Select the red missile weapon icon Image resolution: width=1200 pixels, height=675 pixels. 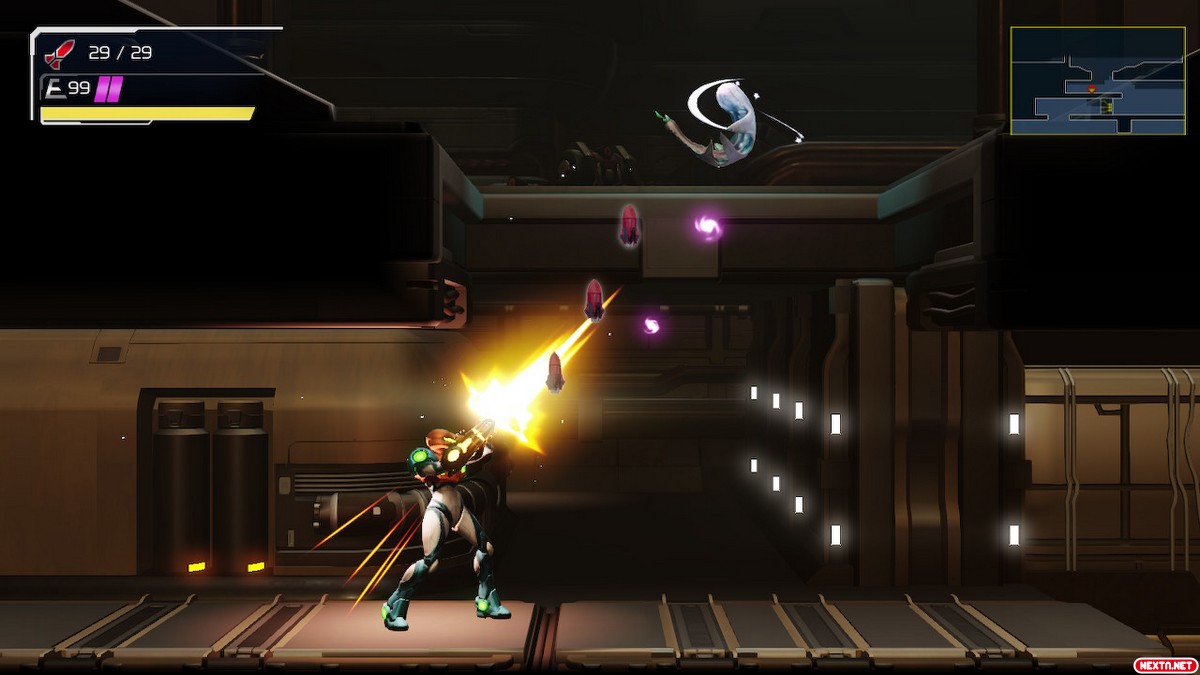(x=61, y=53)
